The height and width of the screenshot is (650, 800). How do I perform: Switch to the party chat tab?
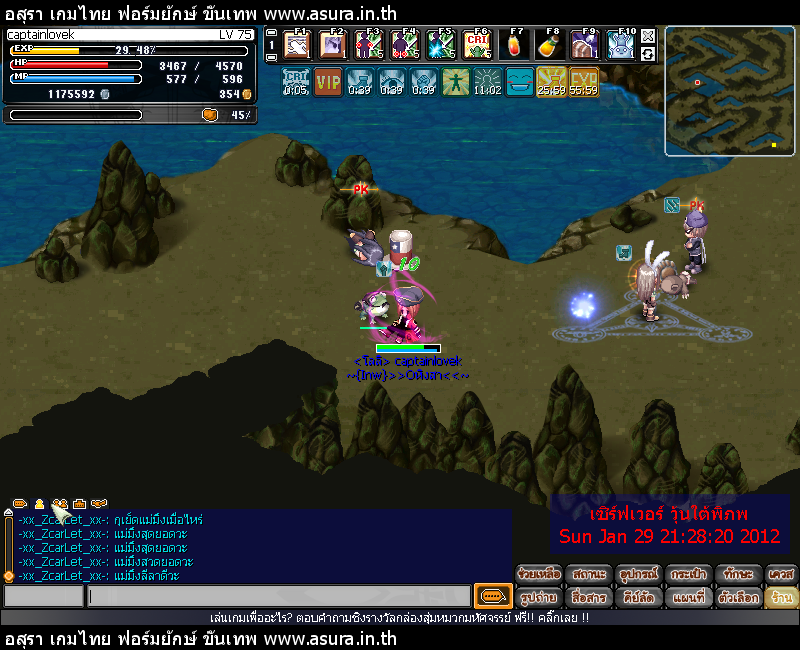(59, 503)
